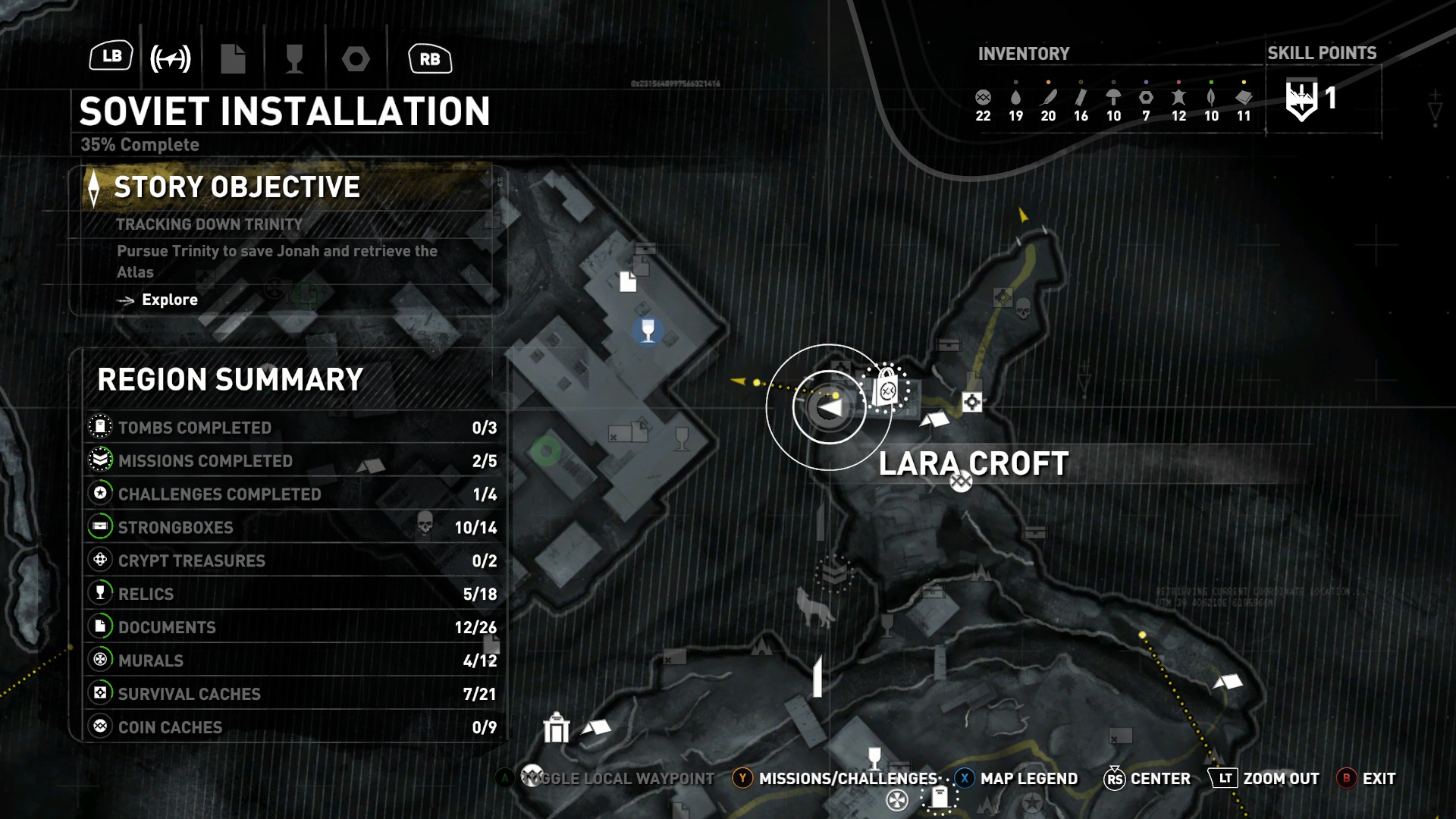Choose the Coin Caches row
The width and height of the screenshot is (1456, 819).
pyautogui.click(x=292, y=728)
